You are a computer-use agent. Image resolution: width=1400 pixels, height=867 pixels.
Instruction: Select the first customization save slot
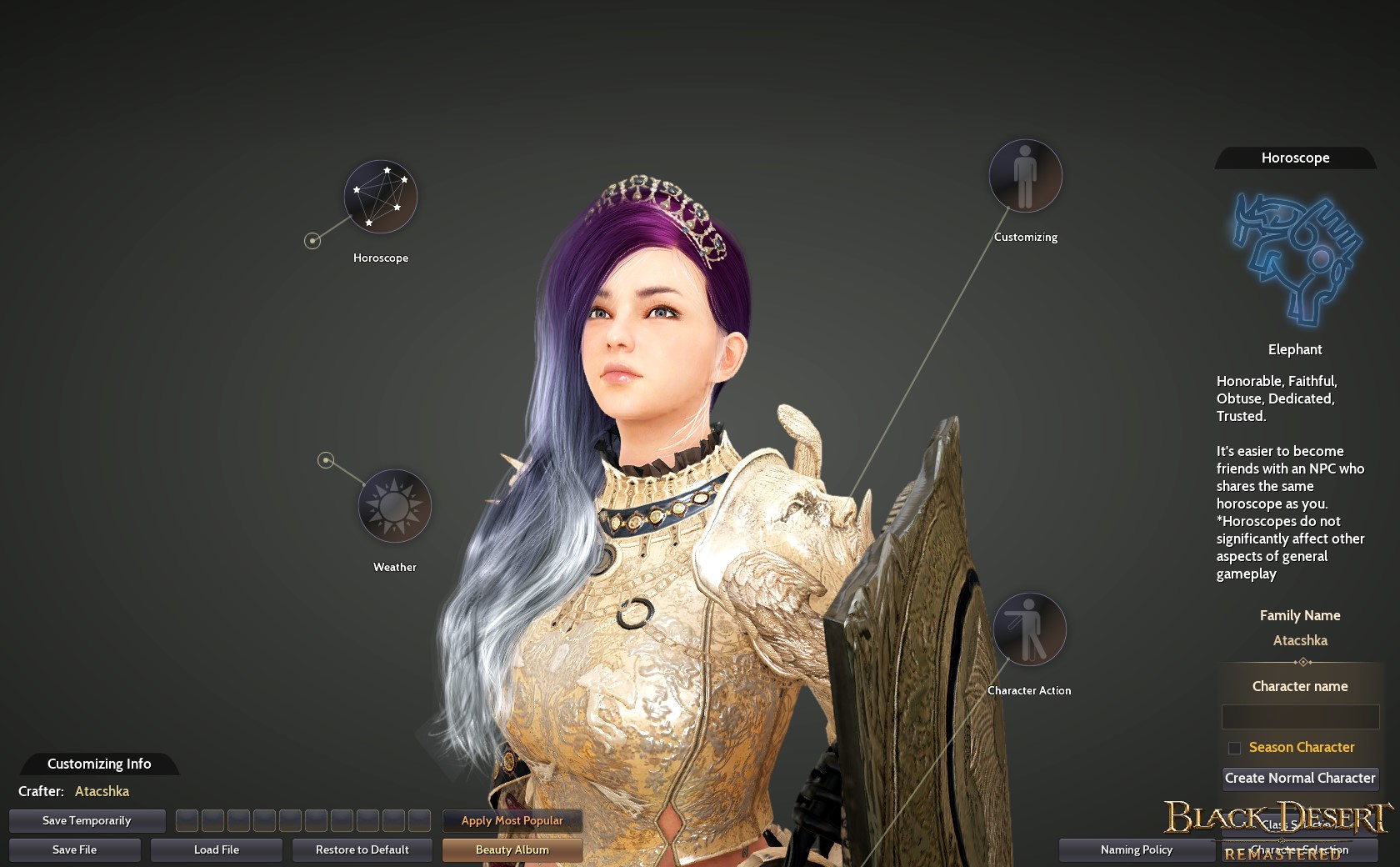187,821
